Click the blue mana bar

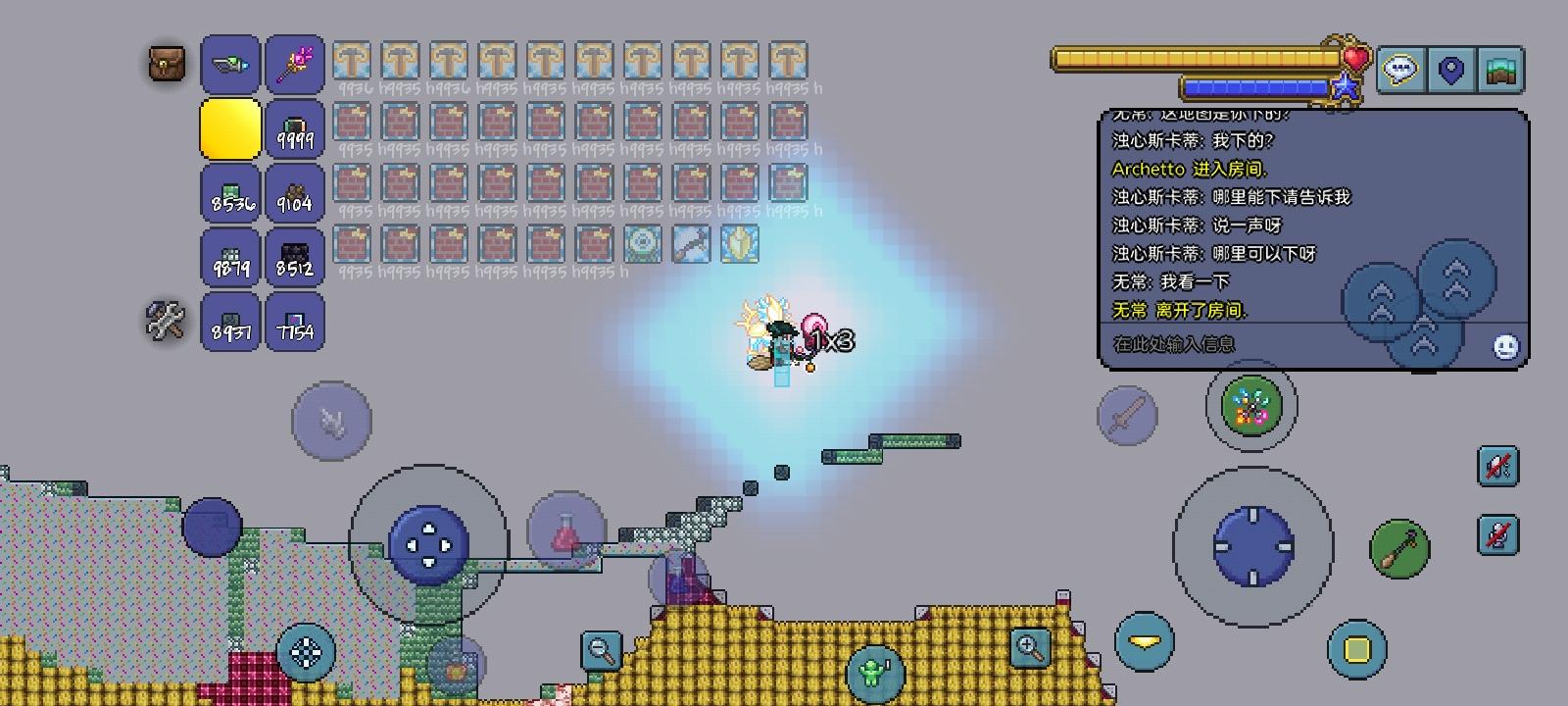1254,86
